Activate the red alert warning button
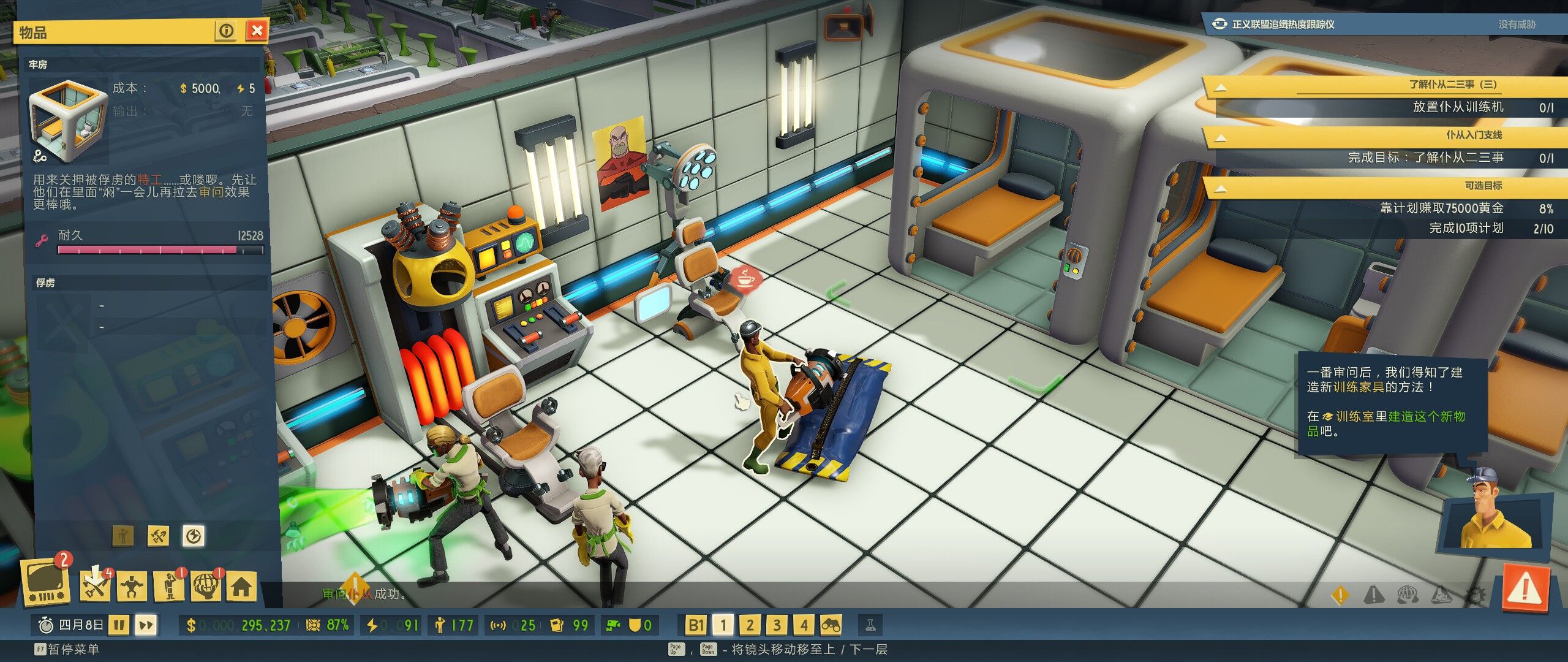 pyautogui.click(x=1526, y=590)
